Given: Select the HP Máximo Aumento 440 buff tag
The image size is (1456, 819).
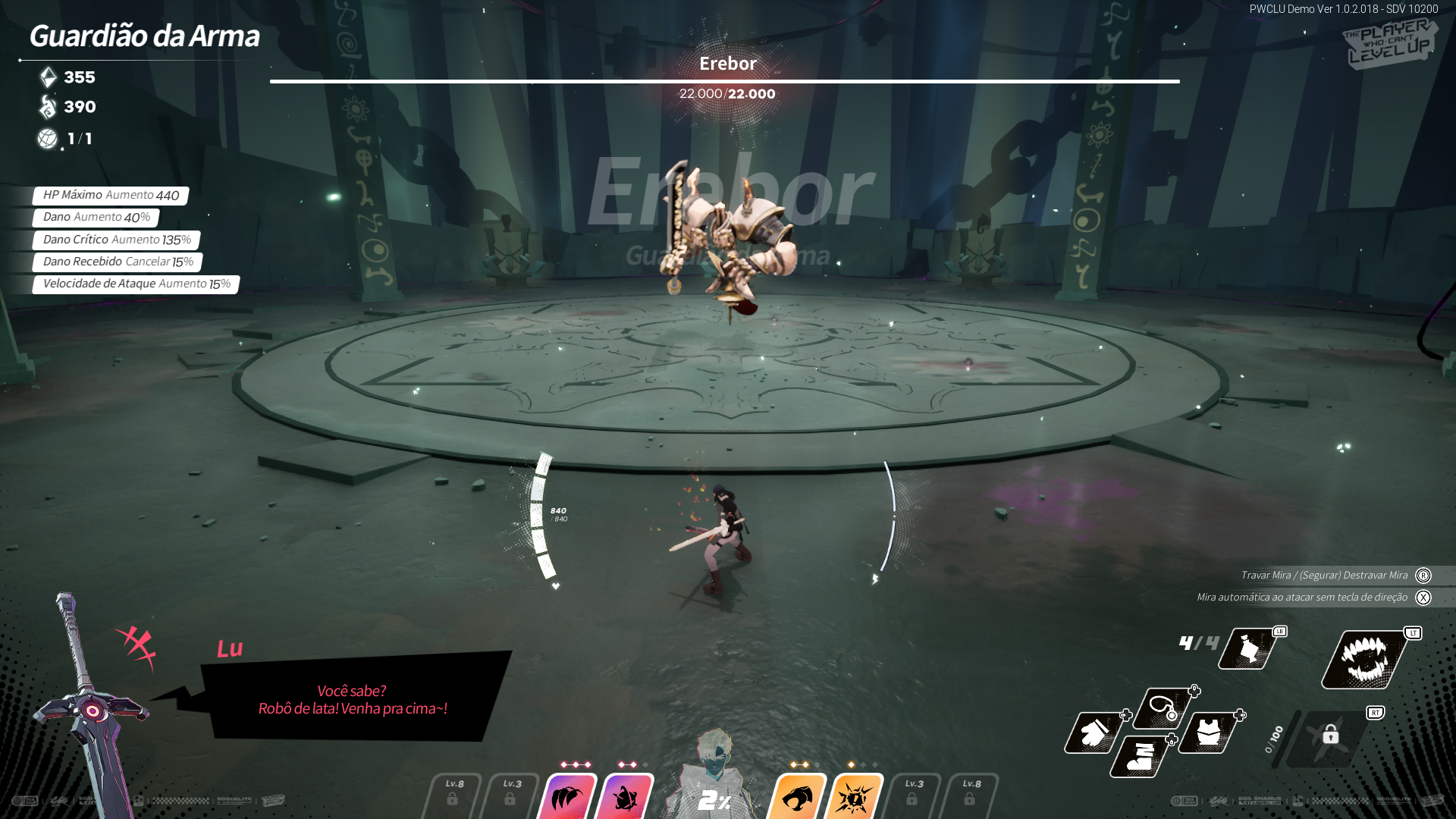Looking at the screenshot, I should tap(111, 196).
